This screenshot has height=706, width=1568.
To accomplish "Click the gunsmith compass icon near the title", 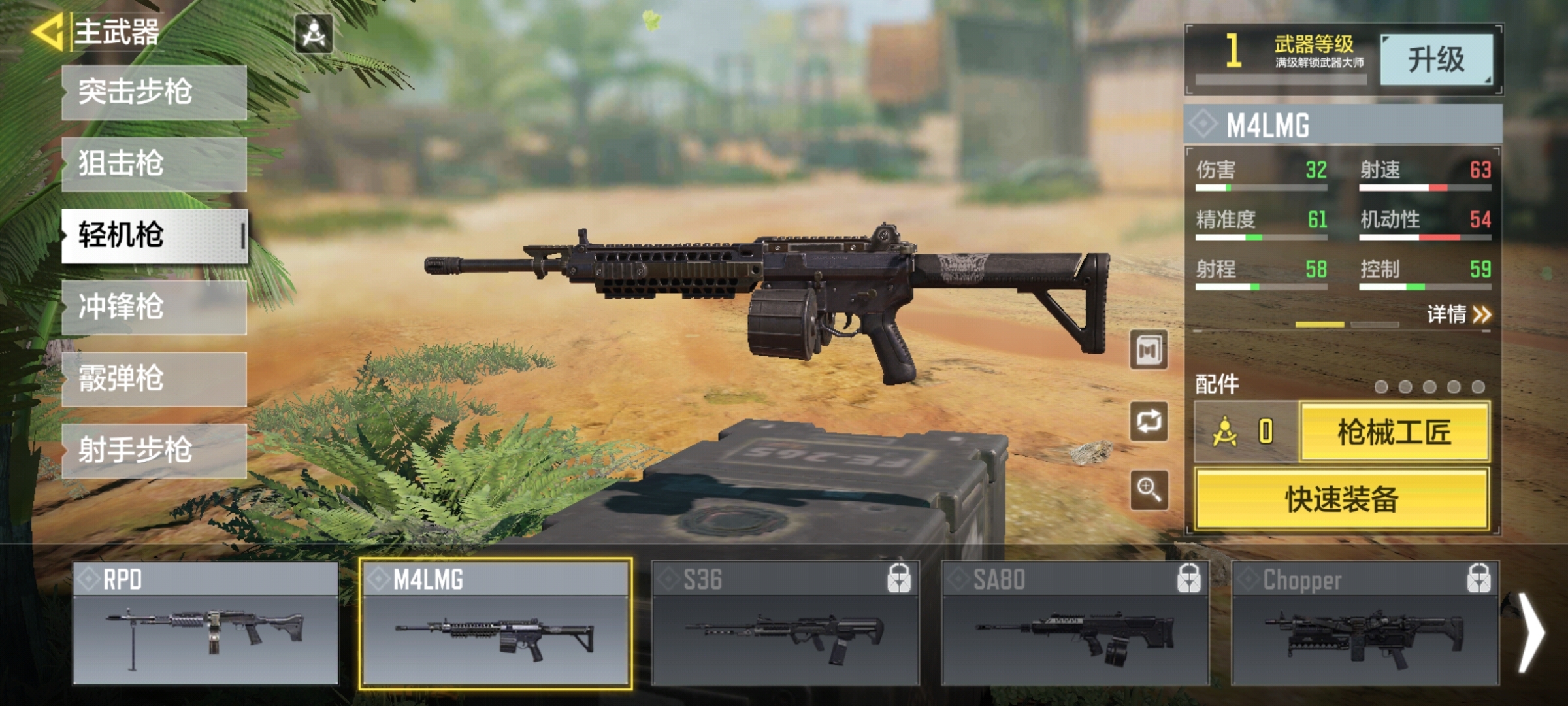I will point(314,33).
